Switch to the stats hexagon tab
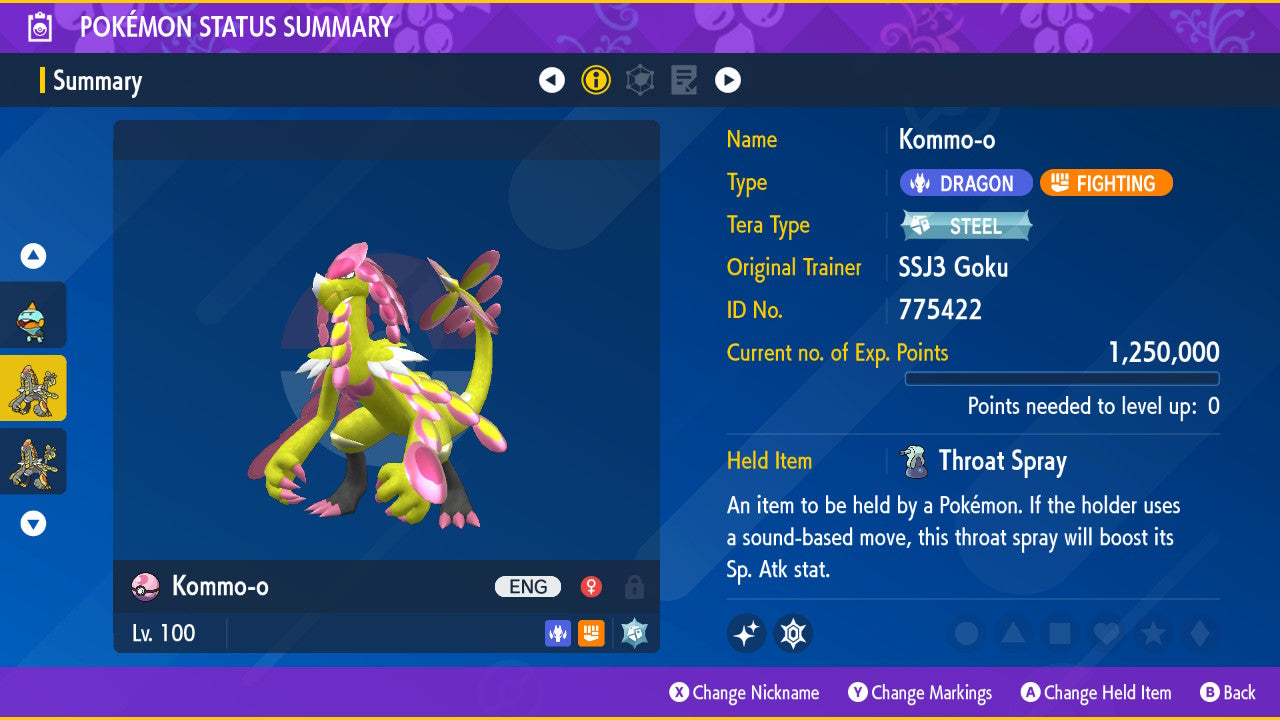The width and height of the screenshot is (1280, 720). point(640,80)
